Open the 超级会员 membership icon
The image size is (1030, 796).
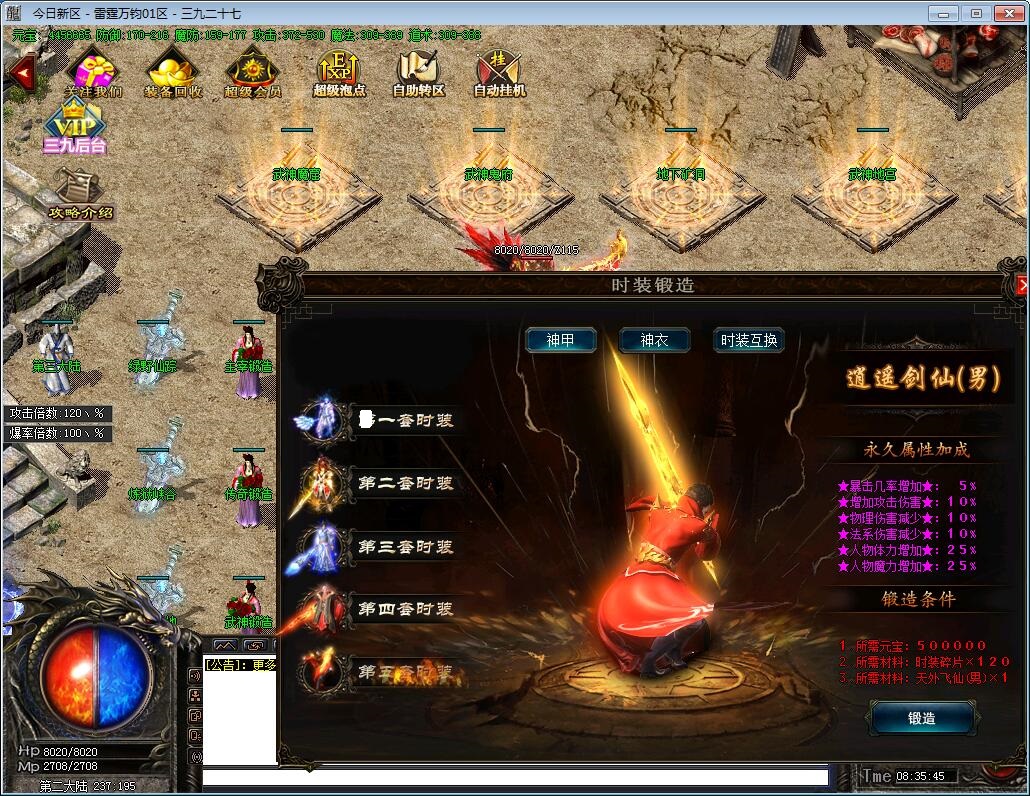[252, 73]
